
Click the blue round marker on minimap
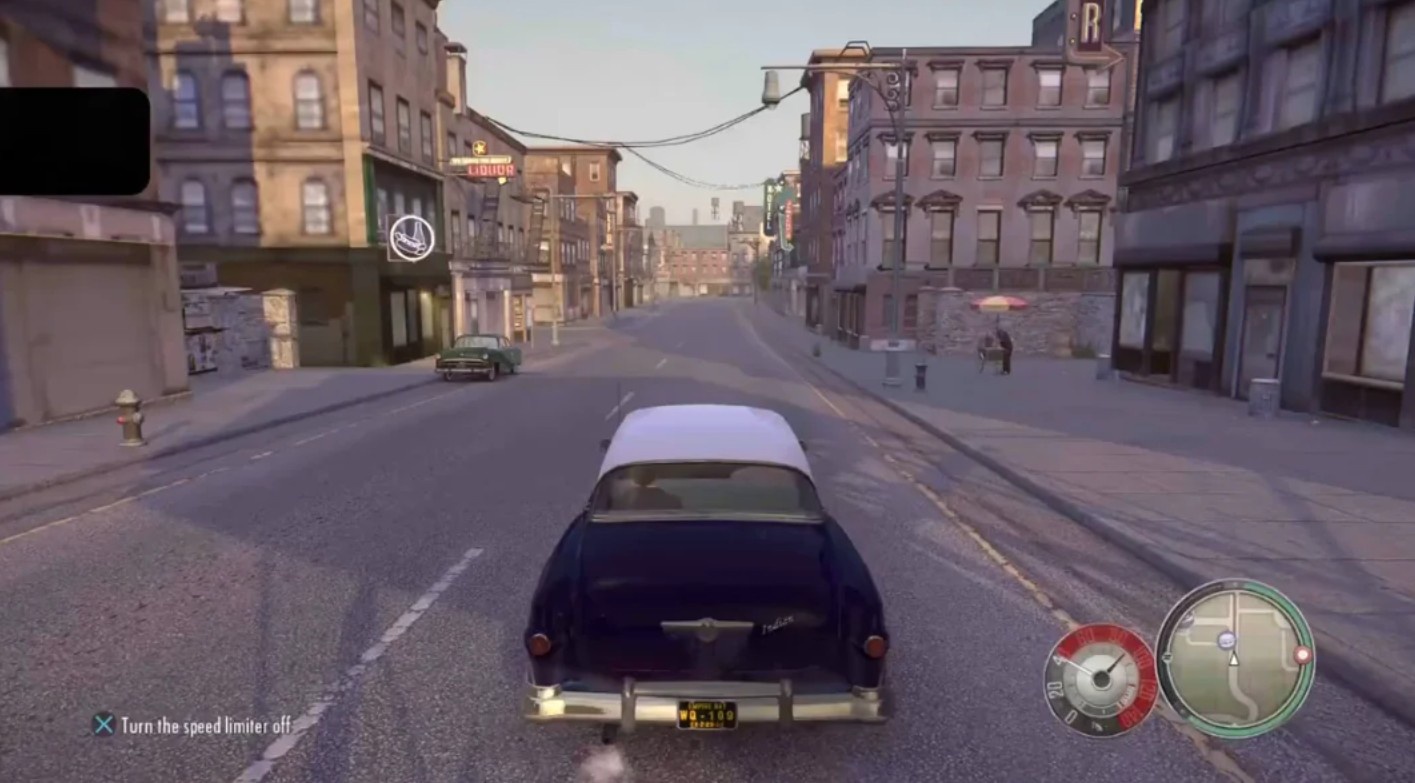1225,639
